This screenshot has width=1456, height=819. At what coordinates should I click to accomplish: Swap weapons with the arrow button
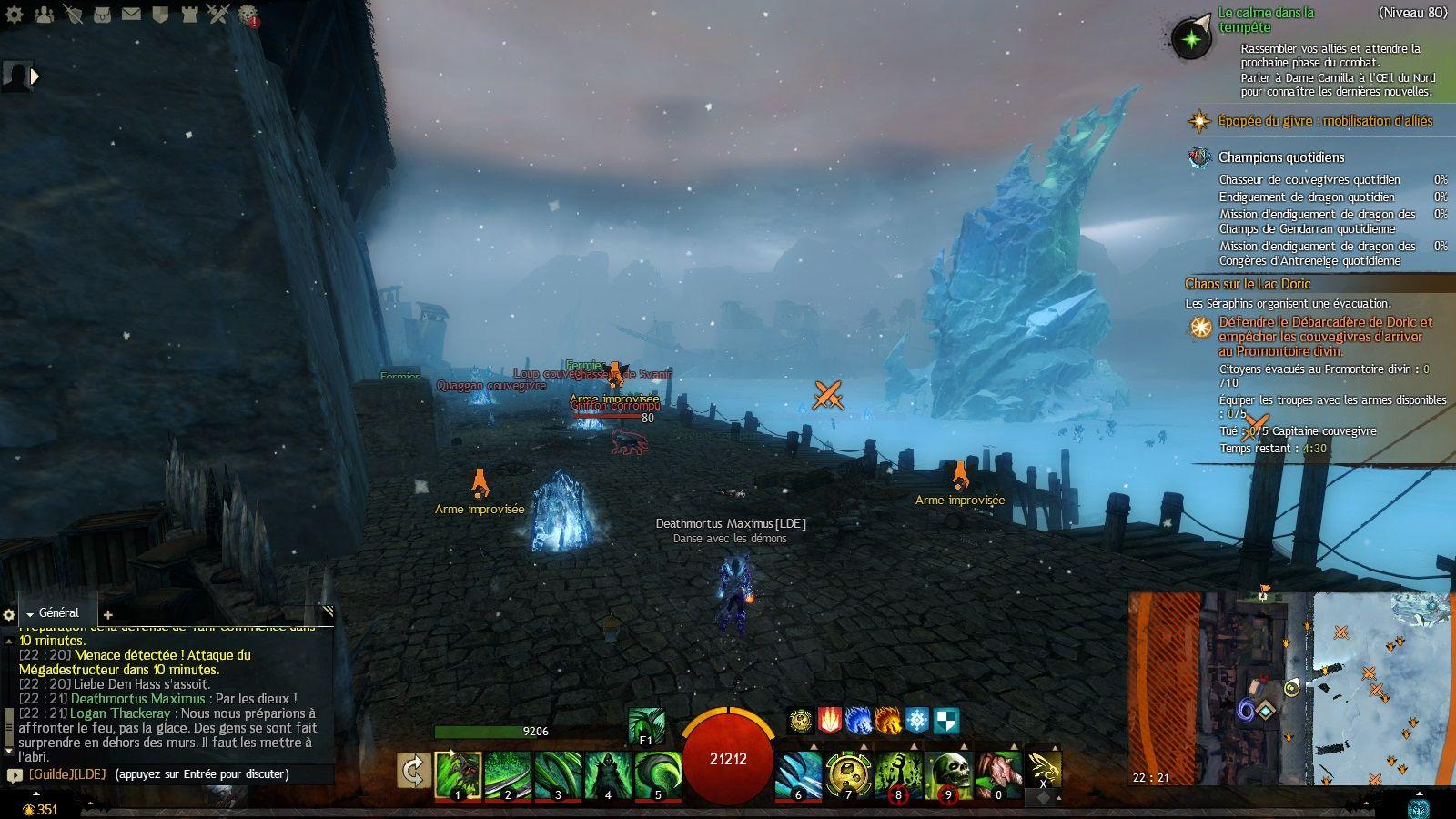tap(413, 772)
